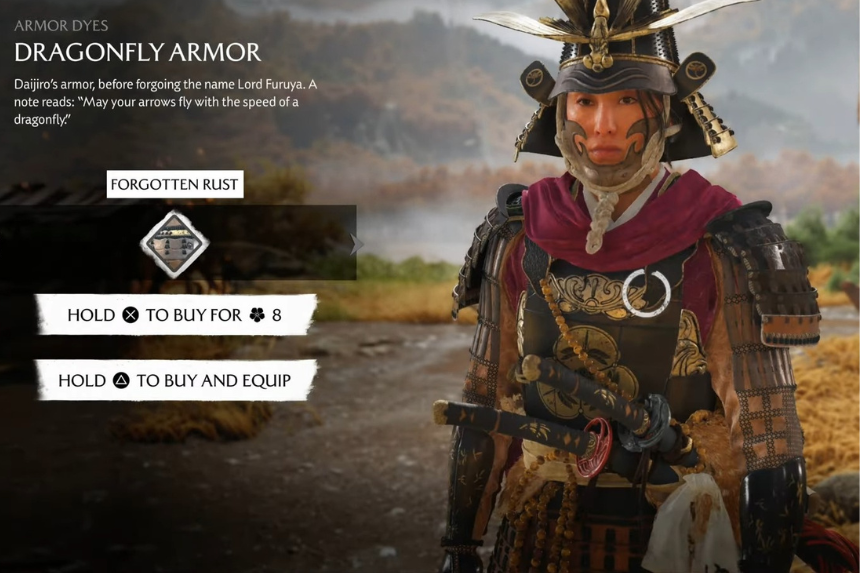This screenshot has width=860, height=573.
Task: Activate the Buy and Equip option
Action: pos(175,380)
